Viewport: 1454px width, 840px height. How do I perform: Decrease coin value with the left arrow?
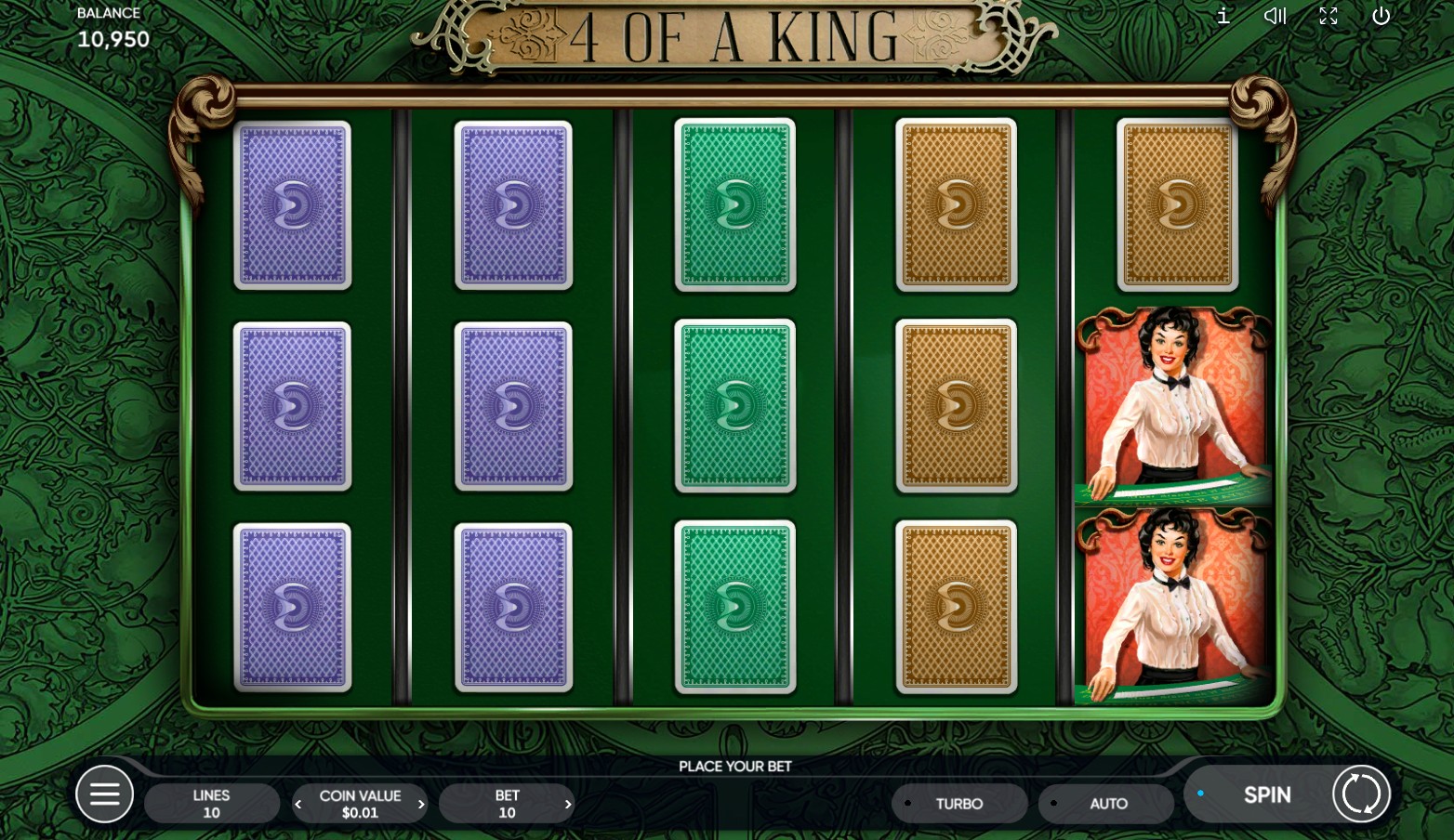[x=298, y=804]
